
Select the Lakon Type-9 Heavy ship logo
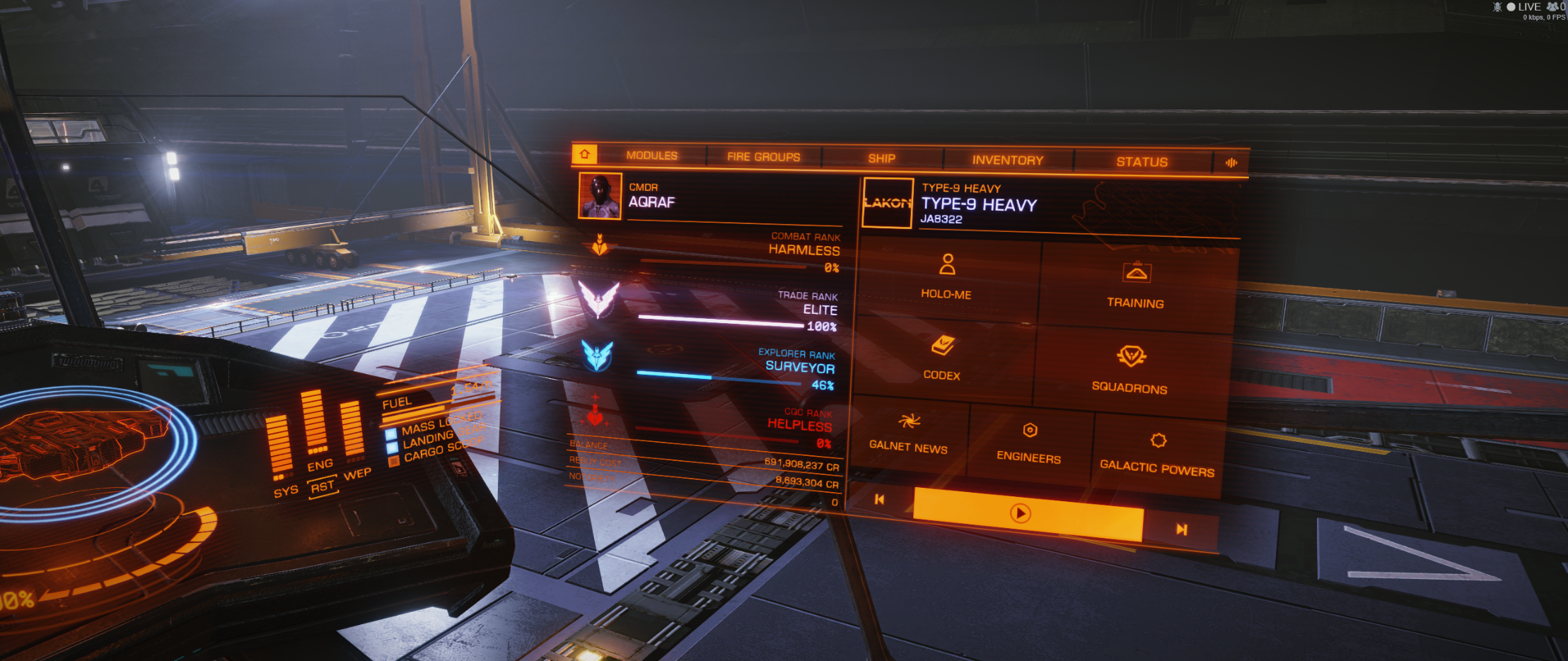tap(888, 203)
